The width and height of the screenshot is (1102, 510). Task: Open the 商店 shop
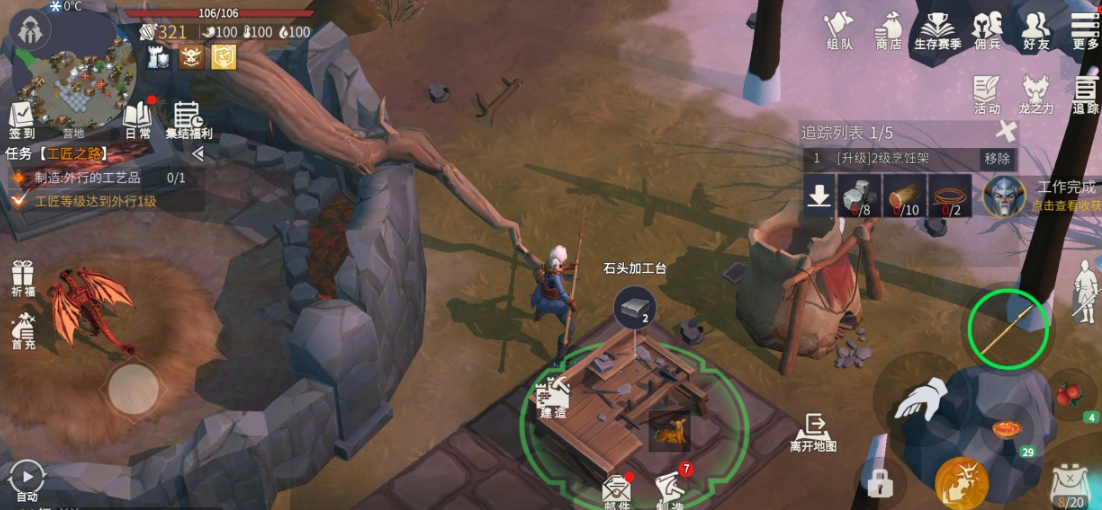pyautogui.click(x=888, y=29)
